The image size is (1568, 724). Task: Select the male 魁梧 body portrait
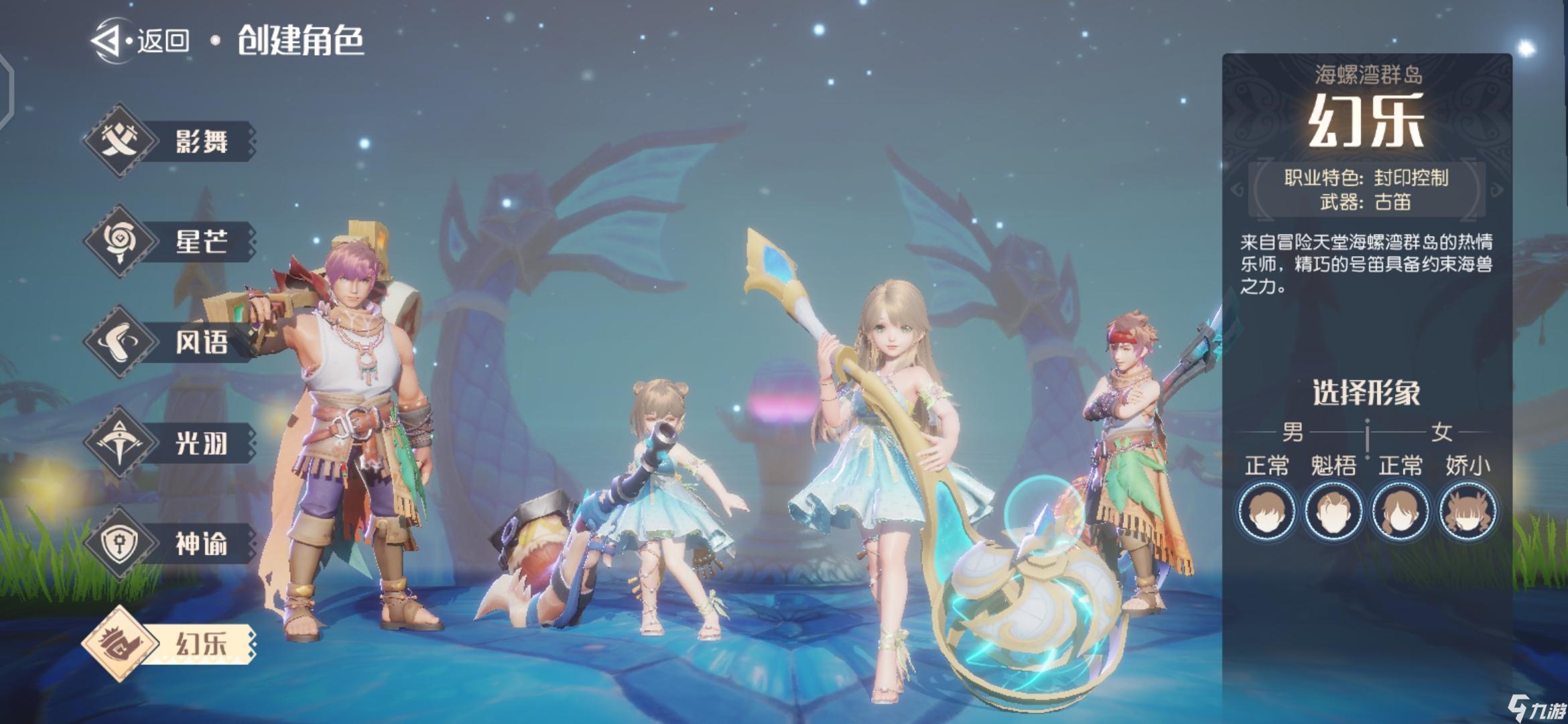click(x=1333, y=511)
